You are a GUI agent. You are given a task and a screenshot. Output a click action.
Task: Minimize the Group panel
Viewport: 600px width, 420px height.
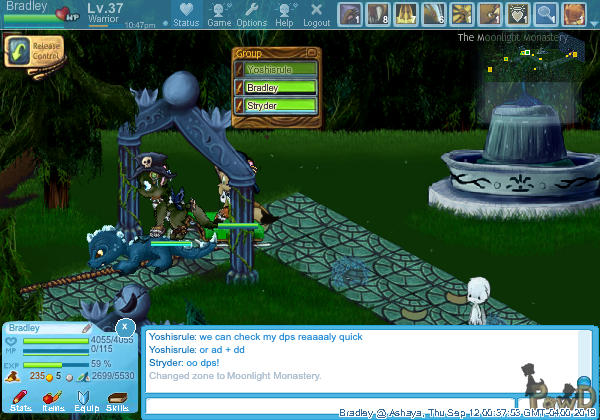312,53
